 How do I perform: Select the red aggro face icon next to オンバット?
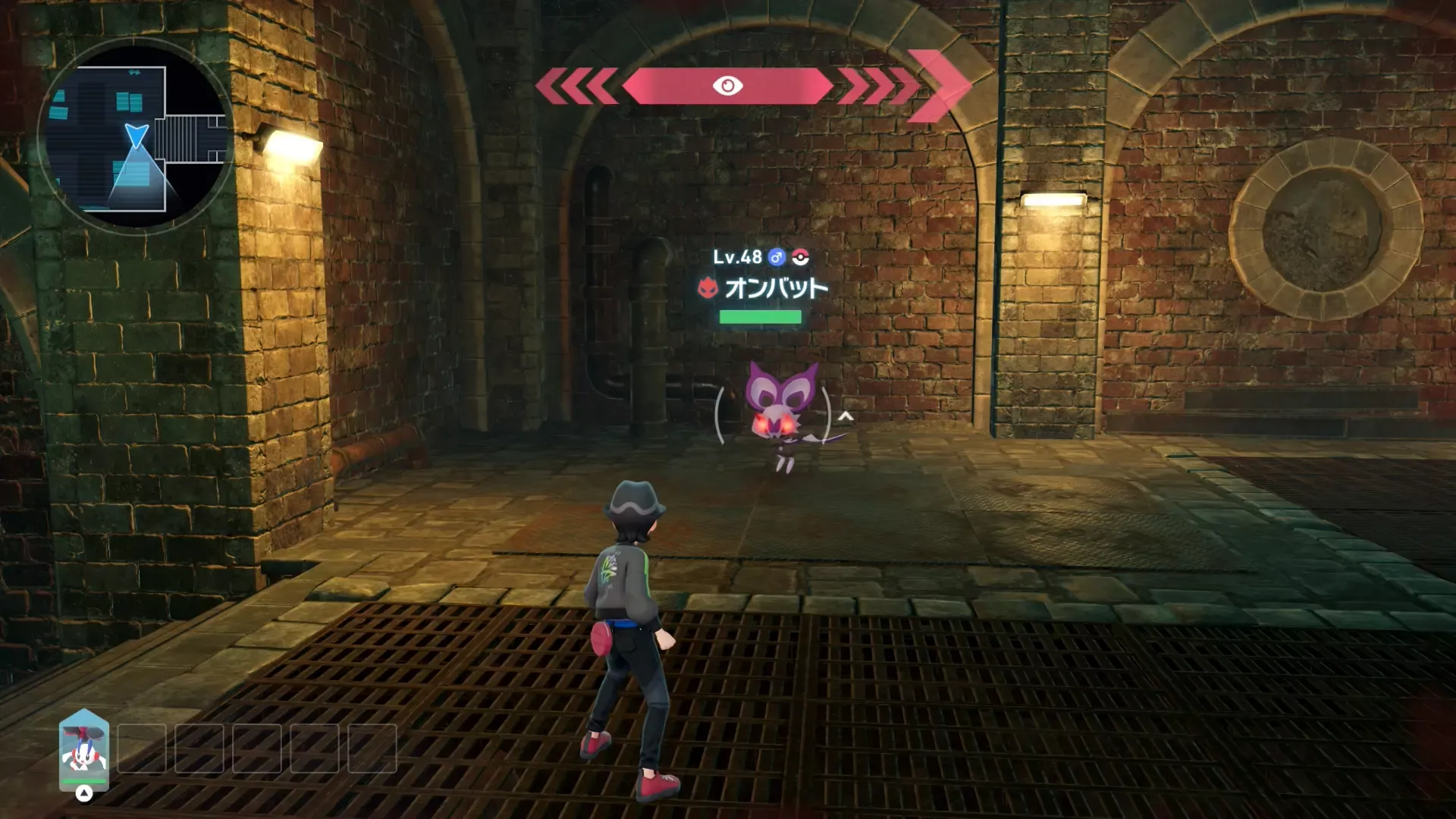(x=708, y=288)
